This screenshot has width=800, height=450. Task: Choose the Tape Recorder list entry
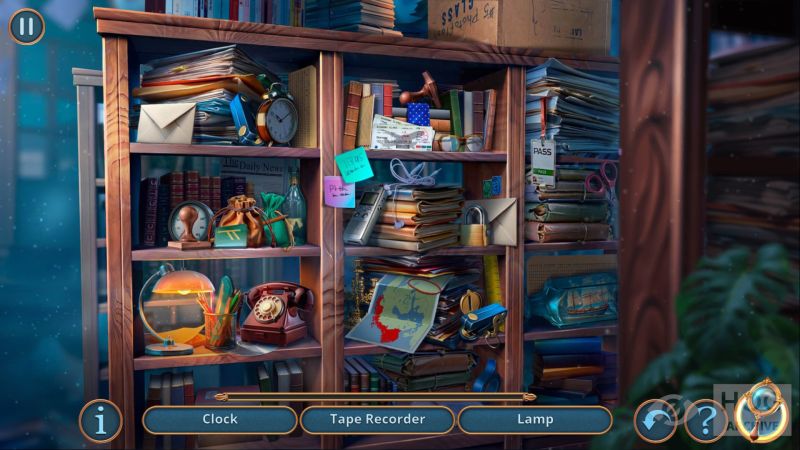(377, 420)
